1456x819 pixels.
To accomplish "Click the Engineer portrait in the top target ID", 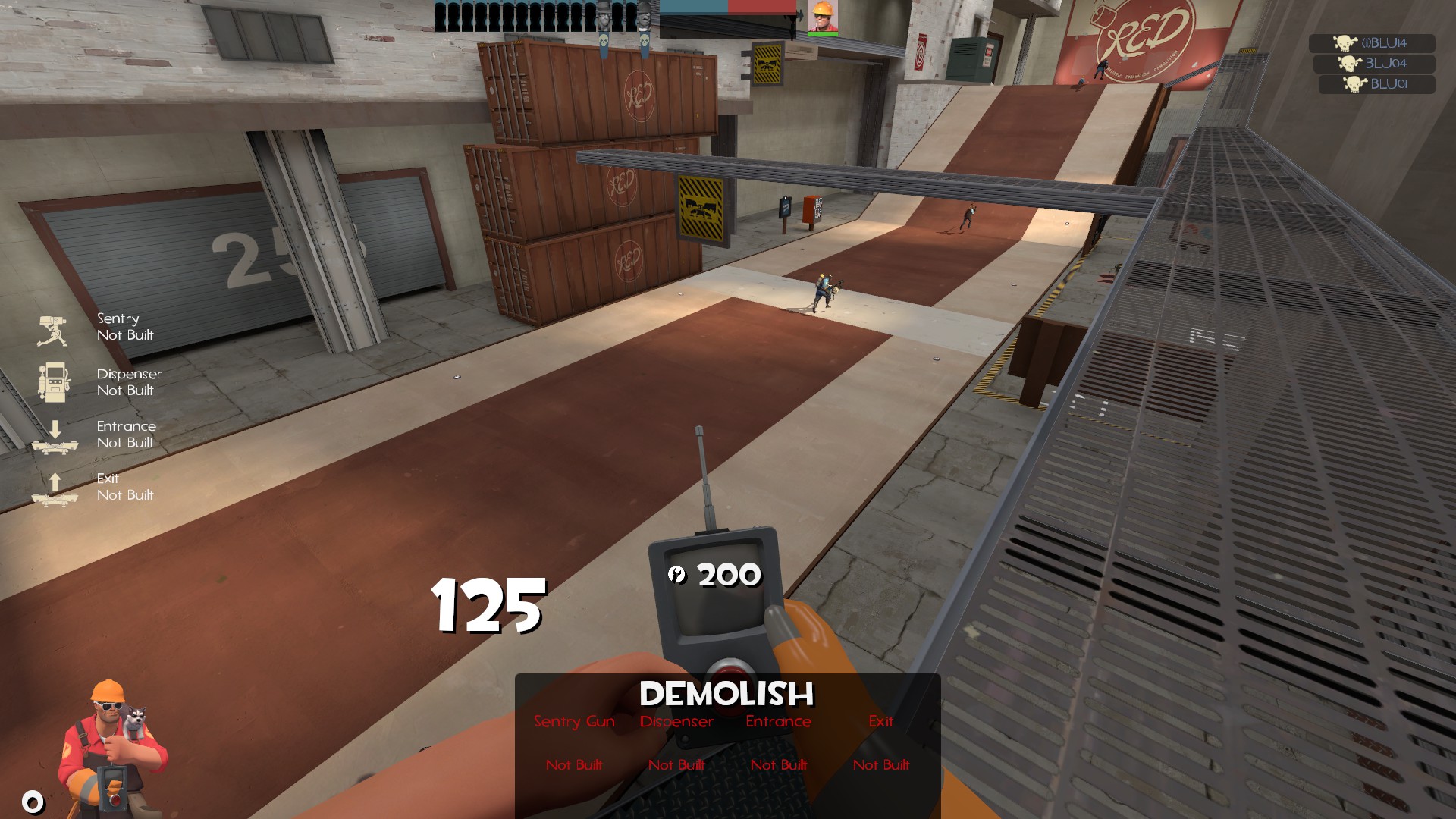I will (x=821, y=17).
